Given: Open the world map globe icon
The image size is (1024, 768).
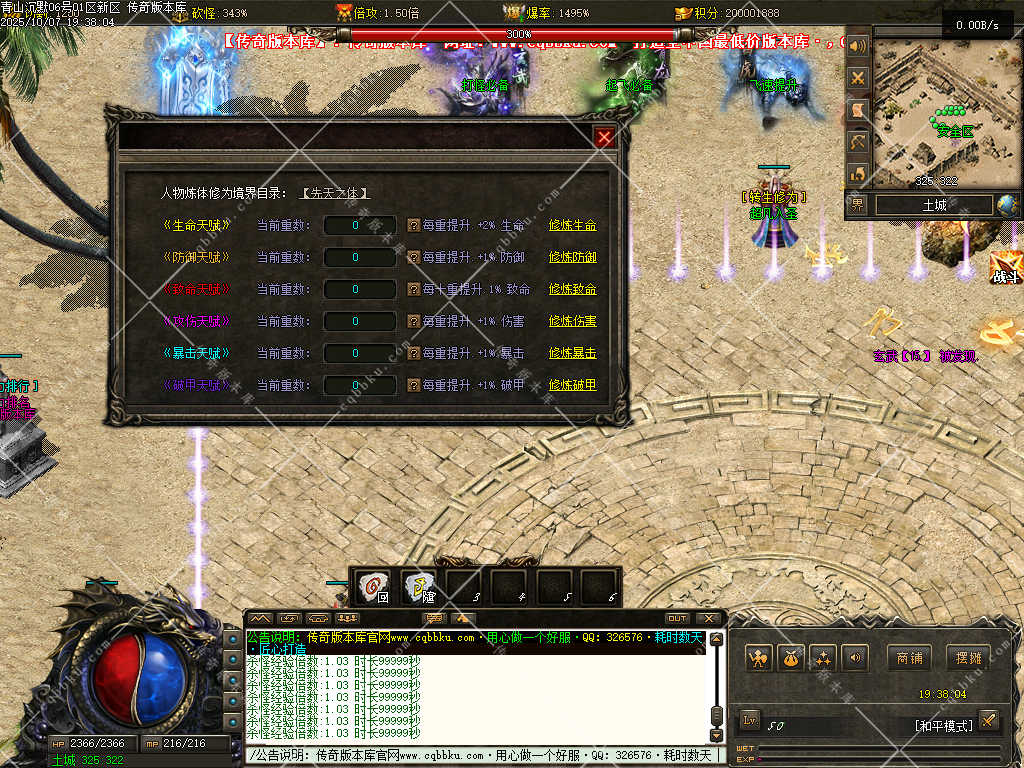Looking at the screenshot, I should [1006, 205].
